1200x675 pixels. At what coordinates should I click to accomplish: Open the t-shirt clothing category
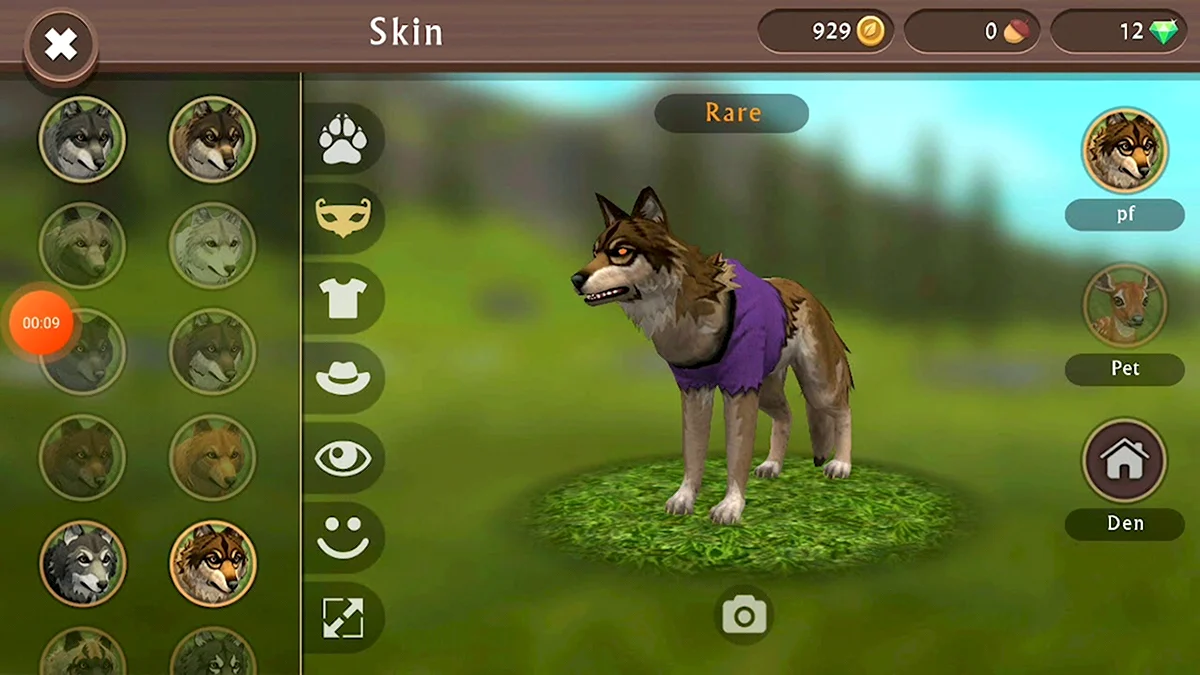pos(343,298)
